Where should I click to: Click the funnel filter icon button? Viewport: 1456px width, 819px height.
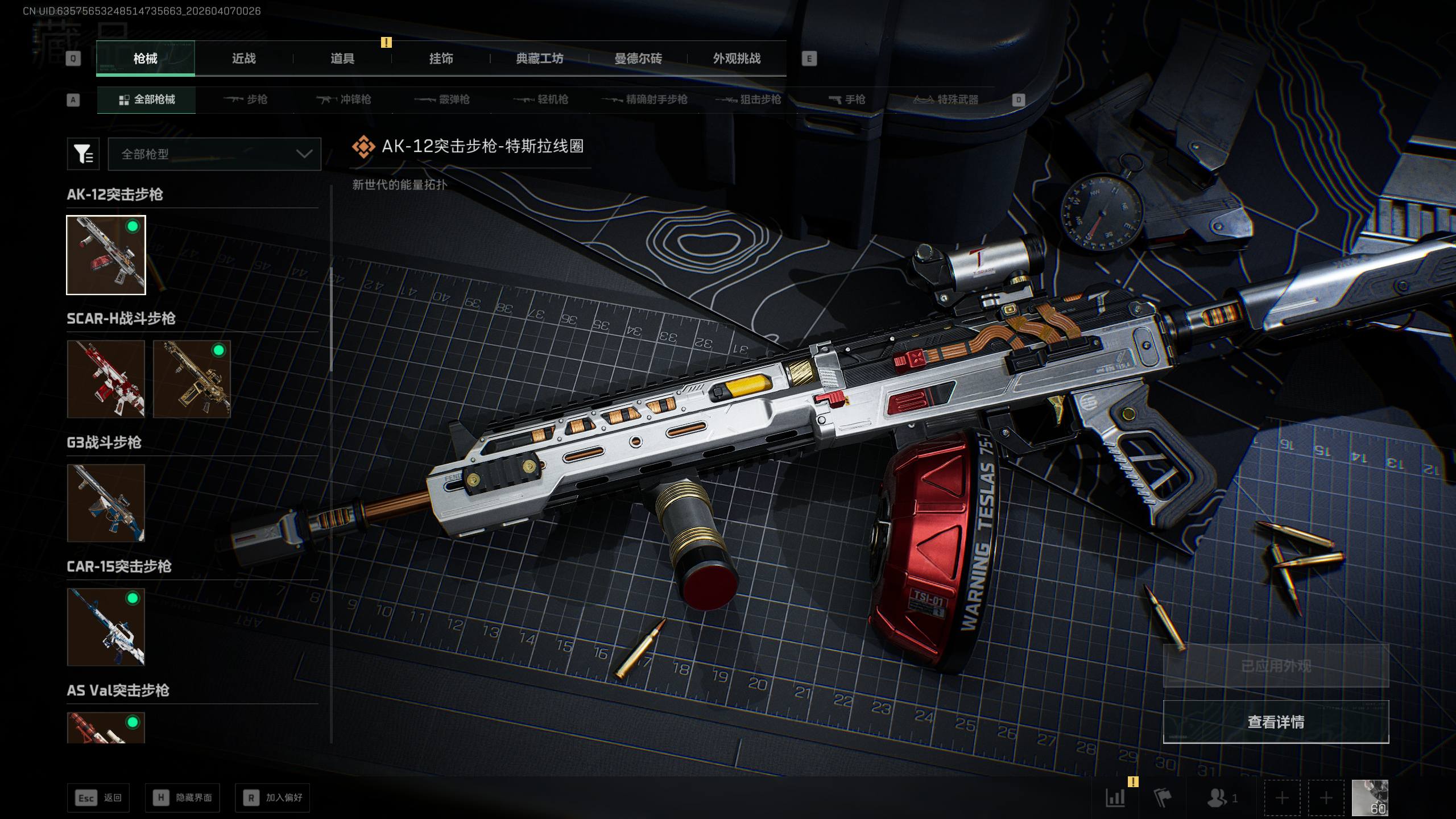pos(83,154)
